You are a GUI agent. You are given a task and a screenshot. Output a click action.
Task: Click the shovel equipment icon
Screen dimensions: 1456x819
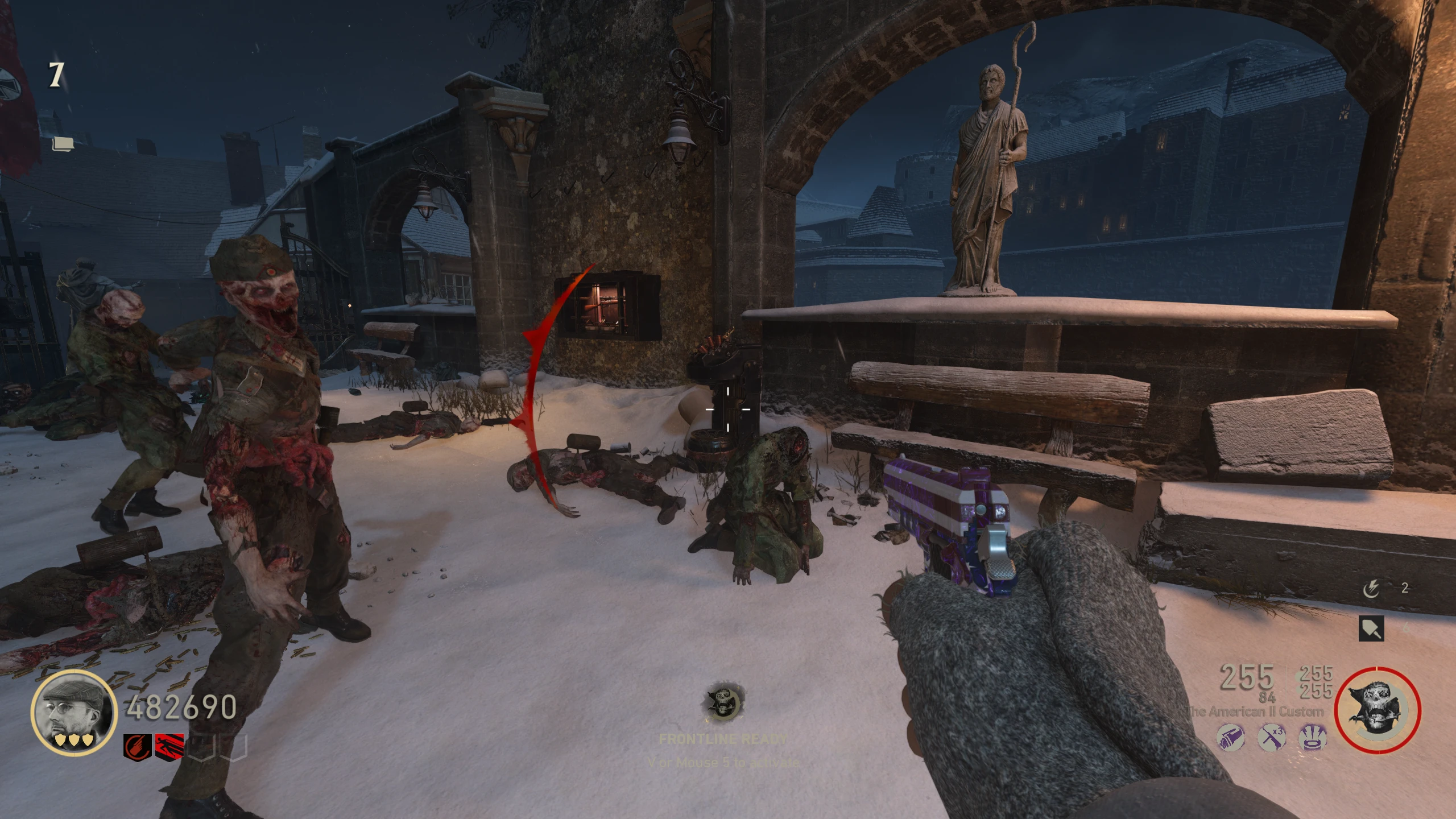pos(1371,628)
